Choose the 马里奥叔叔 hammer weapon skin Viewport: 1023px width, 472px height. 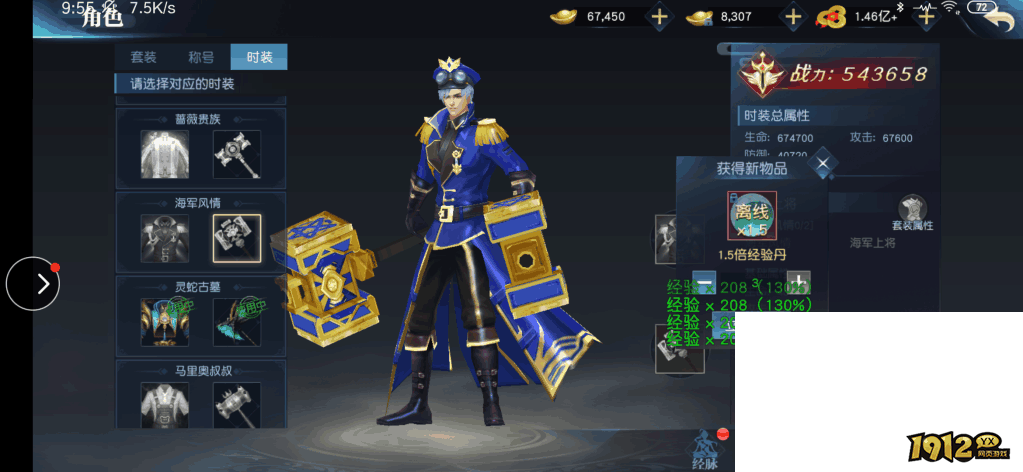point(237,405)
